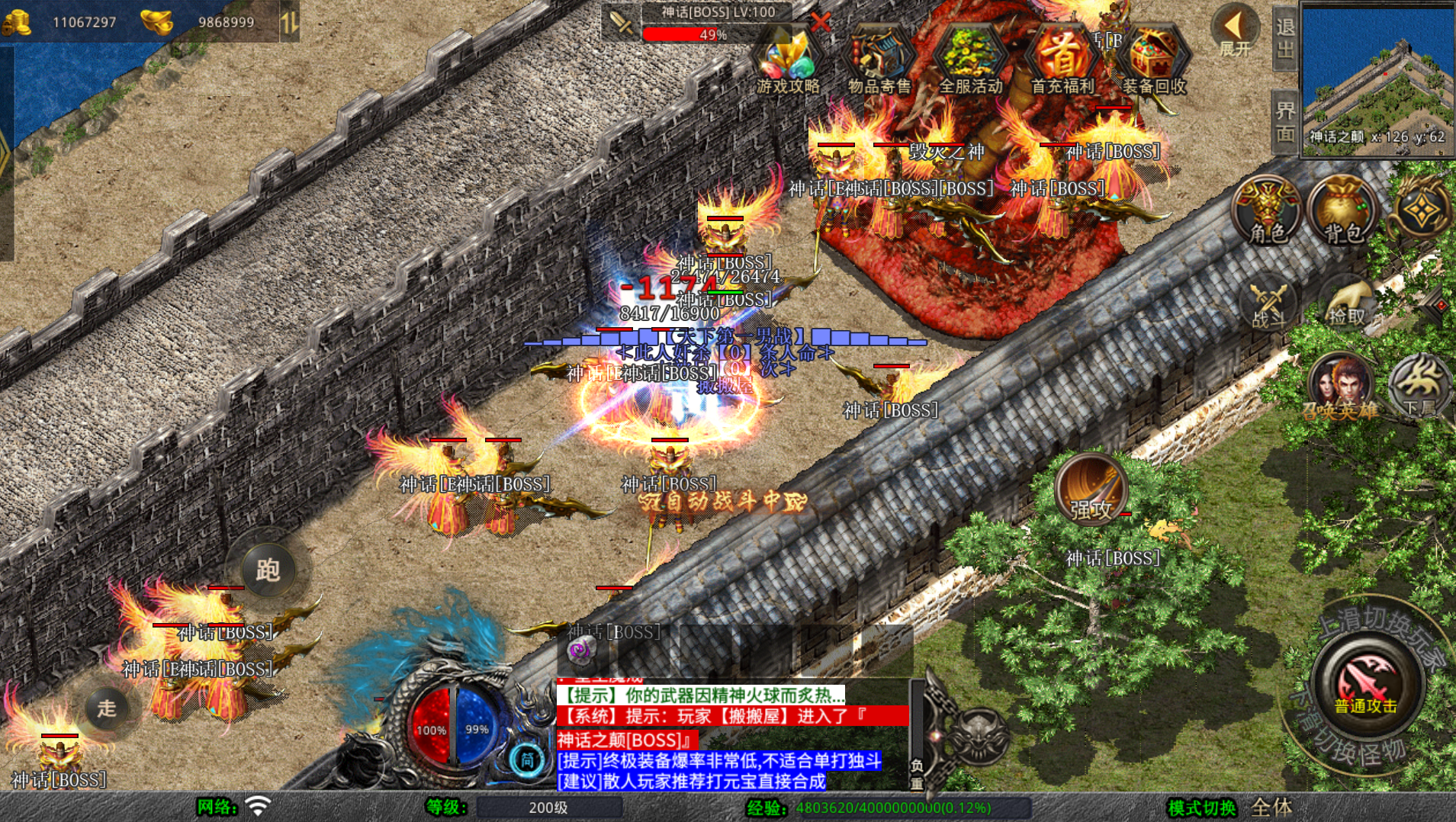Open the 首充福利 first recharge bonus
The image size is (1456, 822).
(1062, 59)
